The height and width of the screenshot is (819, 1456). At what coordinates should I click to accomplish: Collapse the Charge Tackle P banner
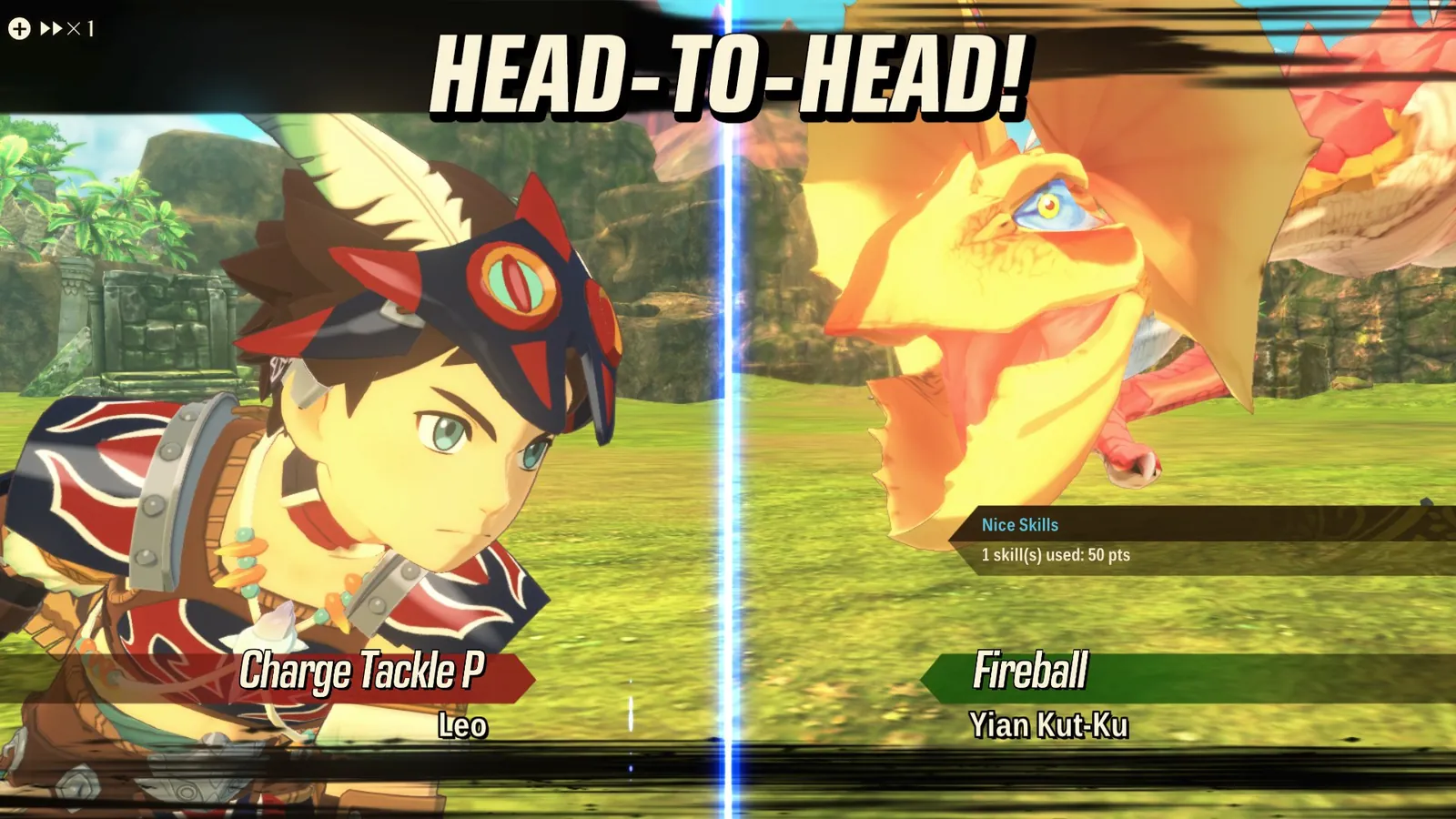364,673
